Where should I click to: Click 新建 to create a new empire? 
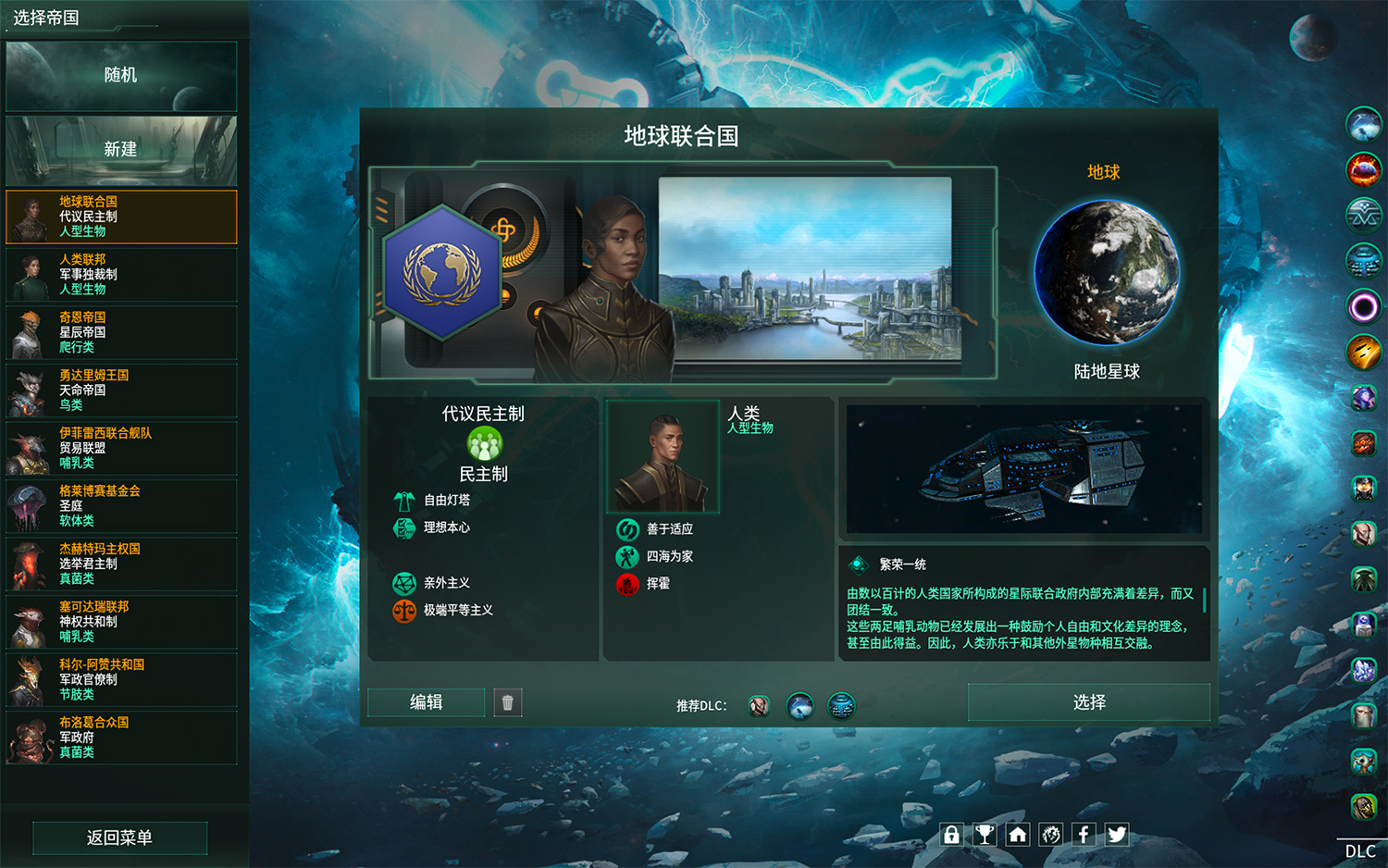(119, 150)
